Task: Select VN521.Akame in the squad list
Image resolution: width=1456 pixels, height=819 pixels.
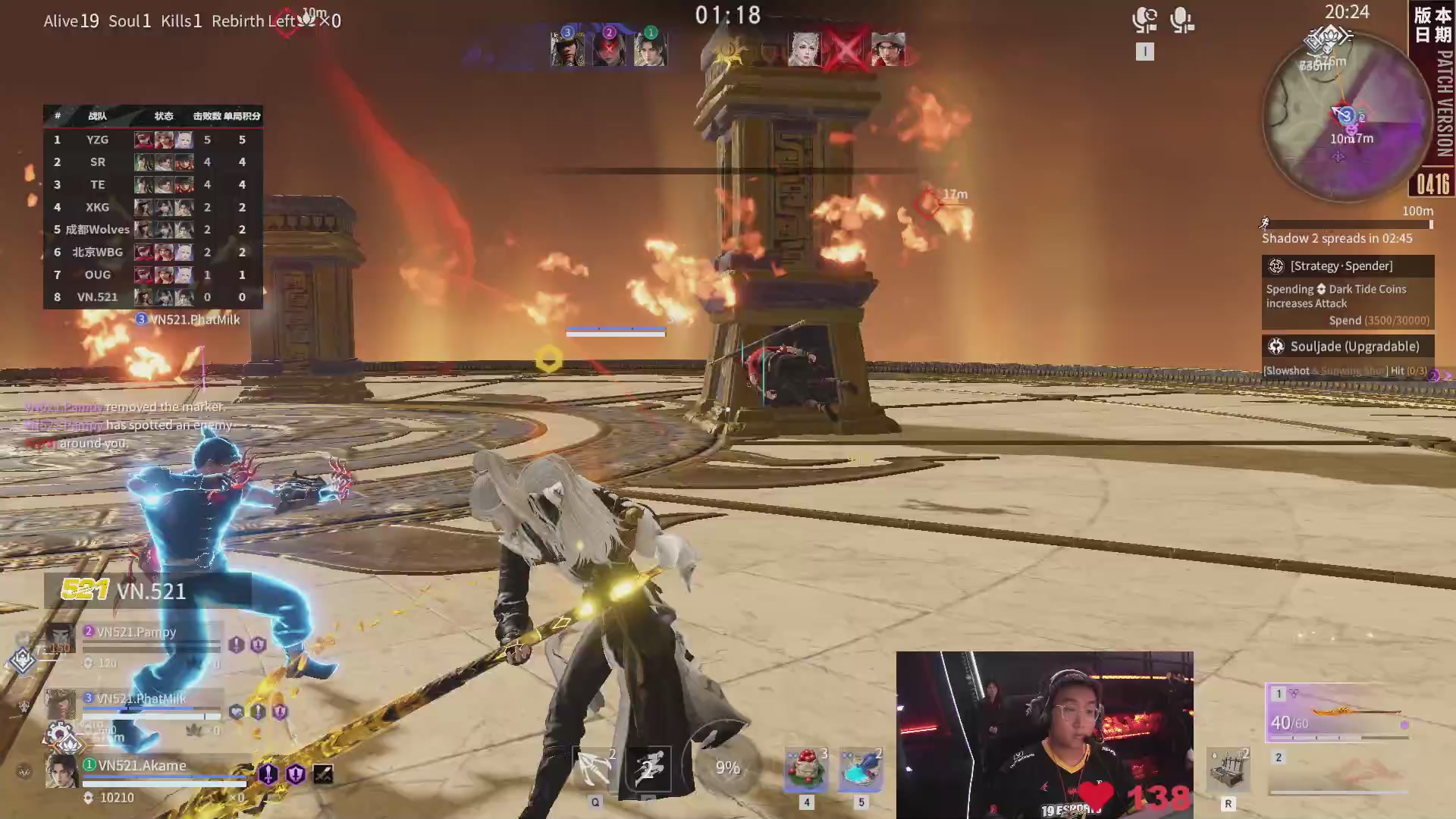Action: click(x=142, y=766)
